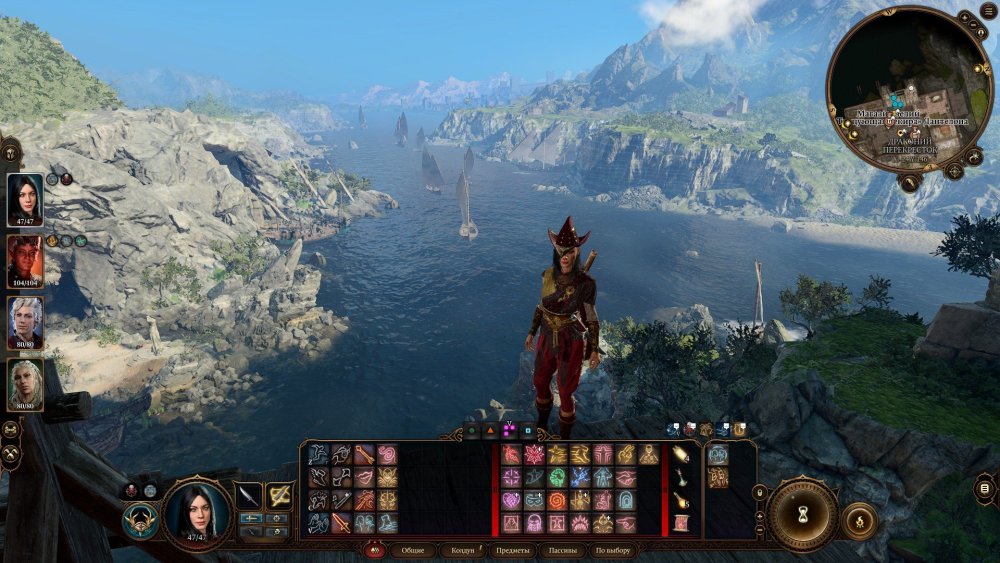
Task: Select the ranged weapon crossbow slot
Action: (279, 496)
